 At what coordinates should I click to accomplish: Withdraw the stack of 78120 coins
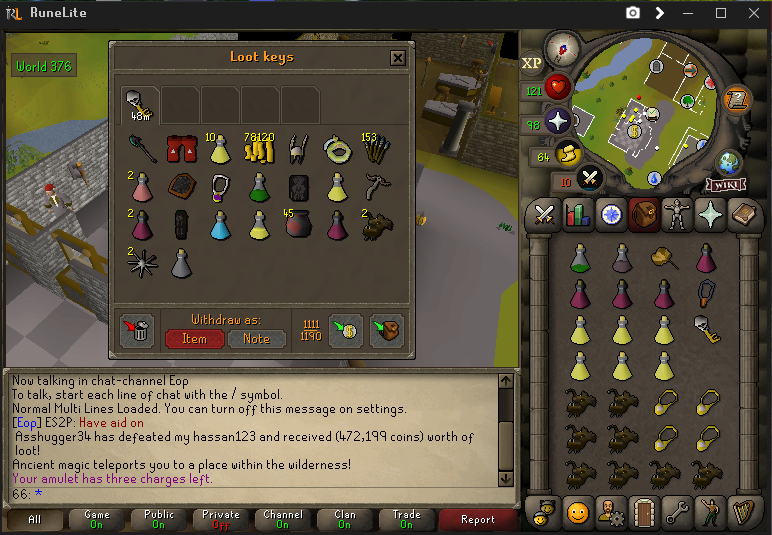coord(258,149)
